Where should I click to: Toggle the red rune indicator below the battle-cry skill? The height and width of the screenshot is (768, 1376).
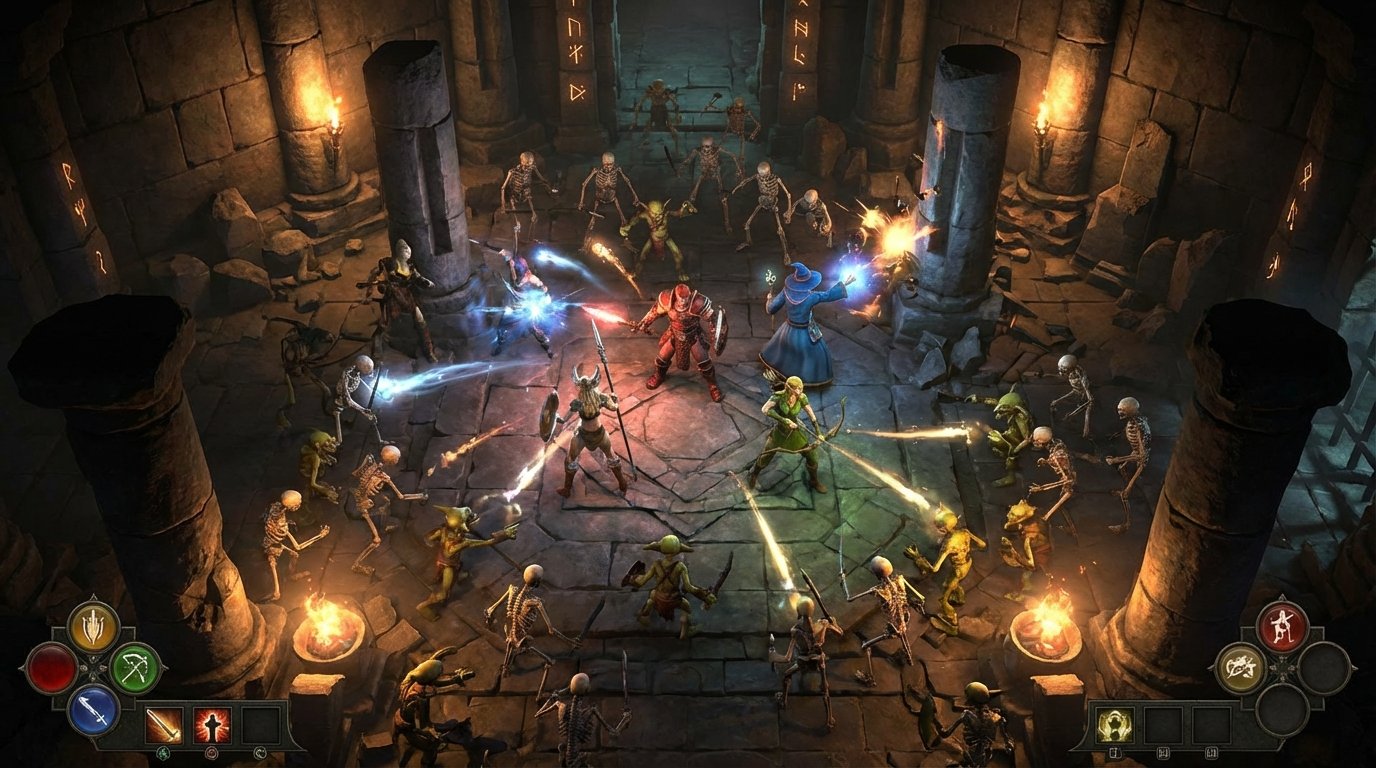click(211, 753)
